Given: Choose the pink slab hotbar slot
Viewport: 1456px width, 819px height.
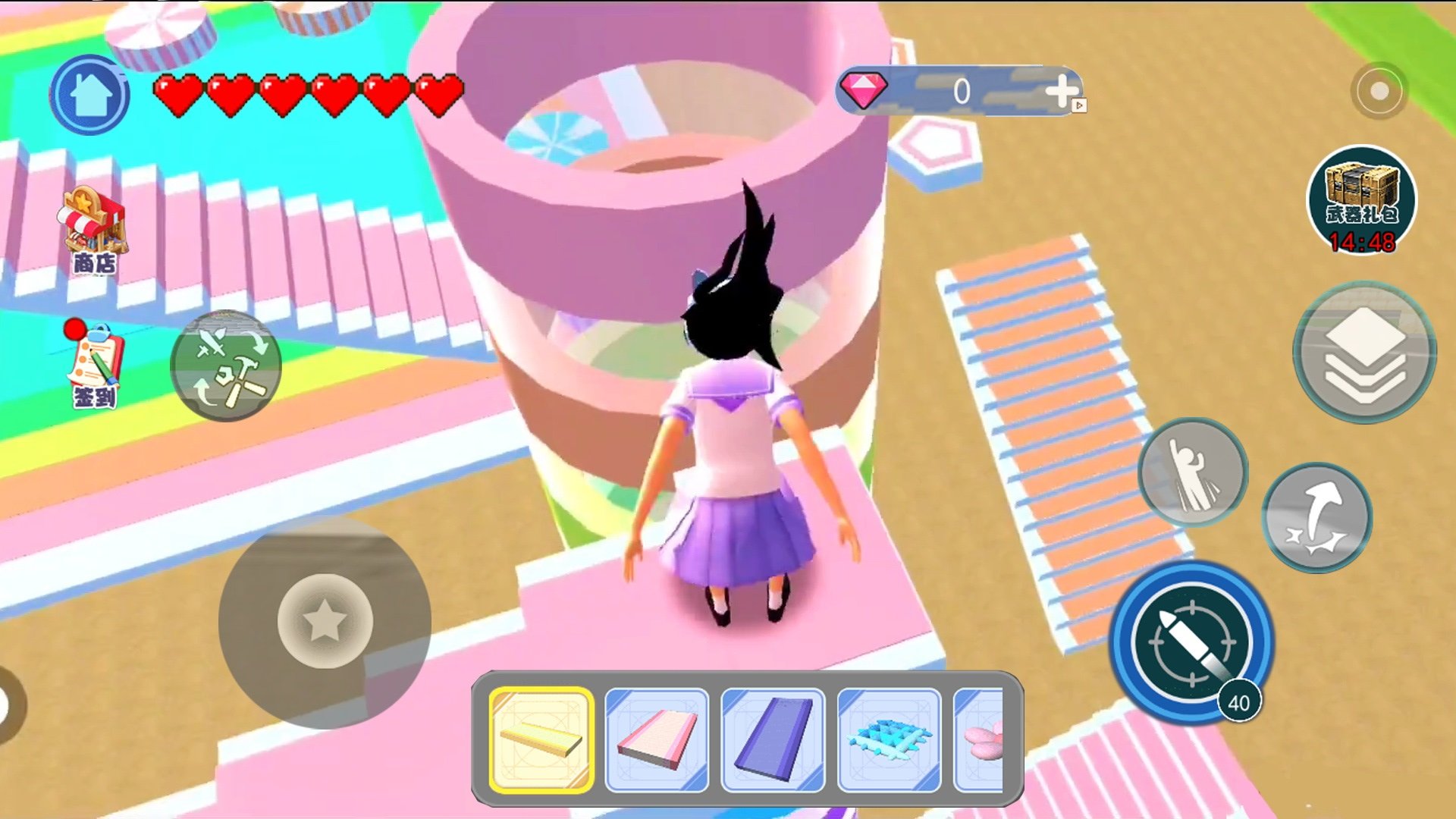Looking at the screenshot, I should (657, 739).
